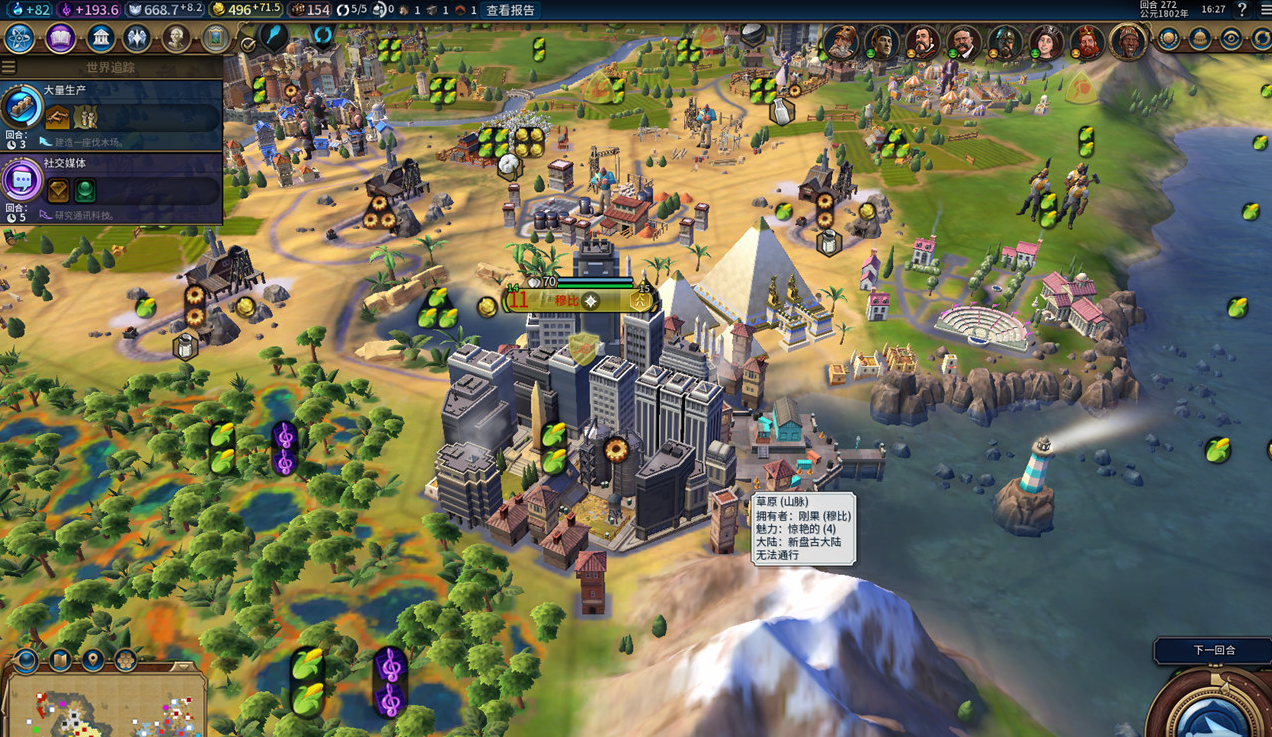Open the religion winged icon
Viewport: 1272px width, 737px height.
tap(137, 39)
